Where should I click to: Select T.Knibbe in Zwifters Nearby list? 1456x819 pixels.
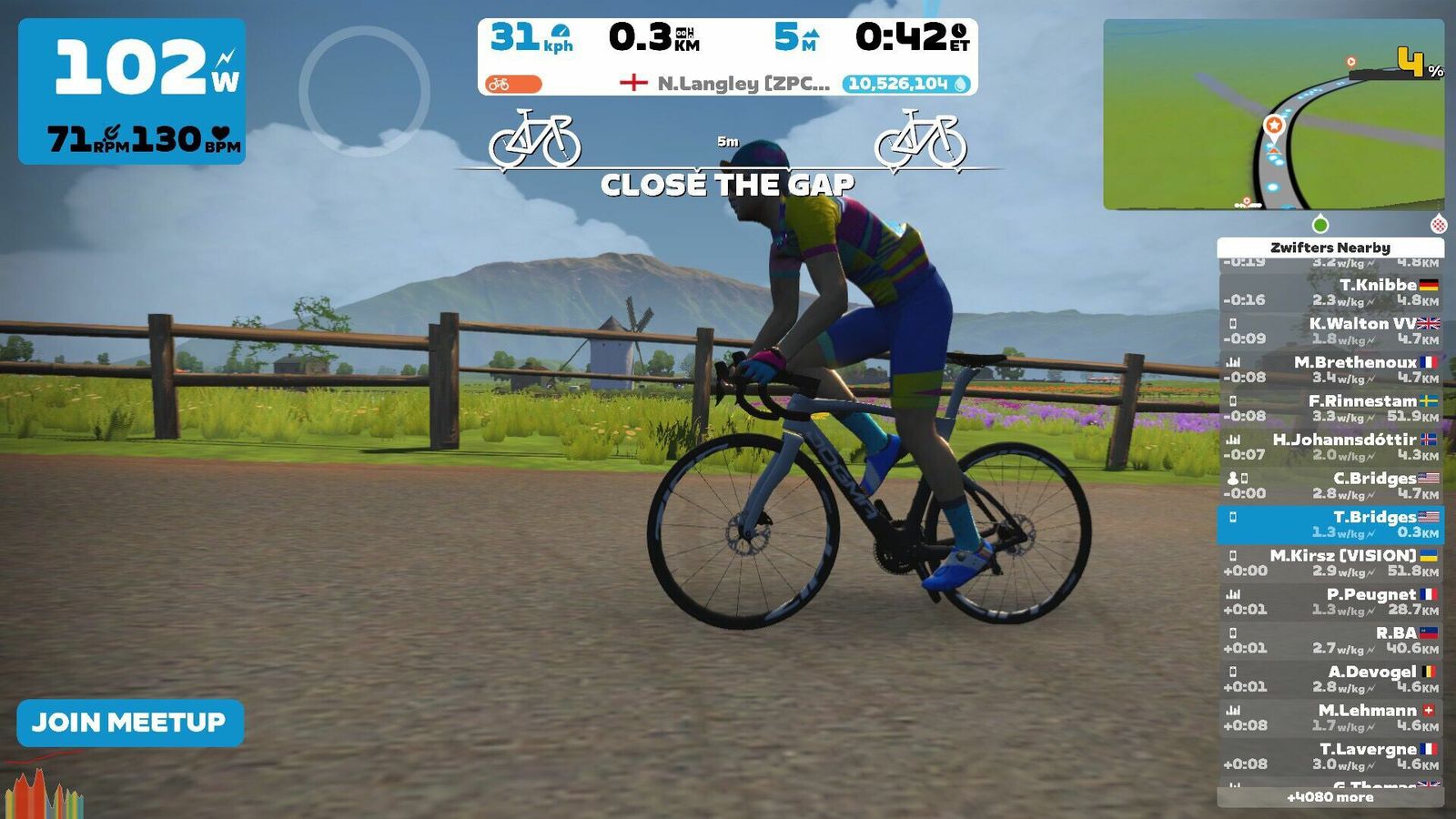(x=1330, y=292)
